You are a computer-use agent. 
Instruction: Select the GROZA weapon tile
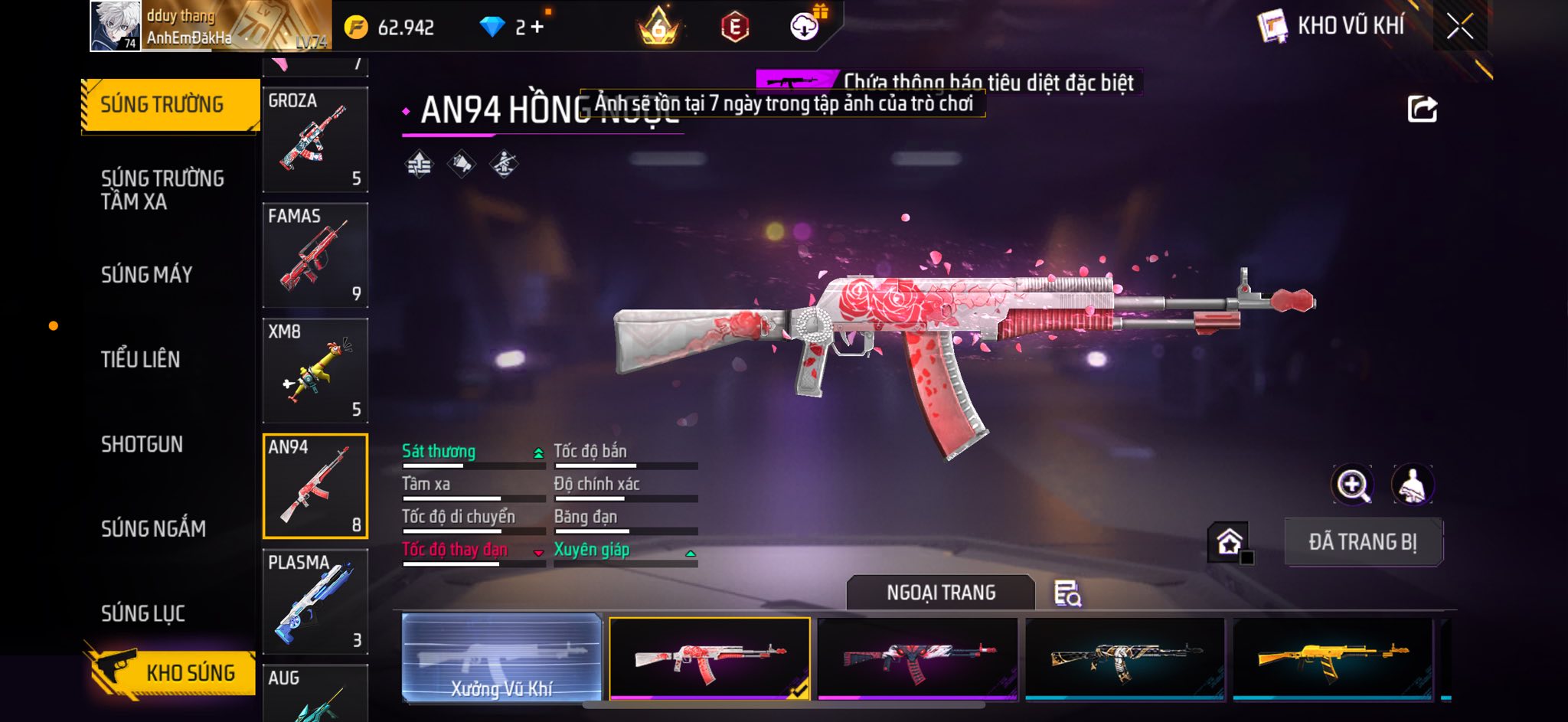tap(315, 139)
